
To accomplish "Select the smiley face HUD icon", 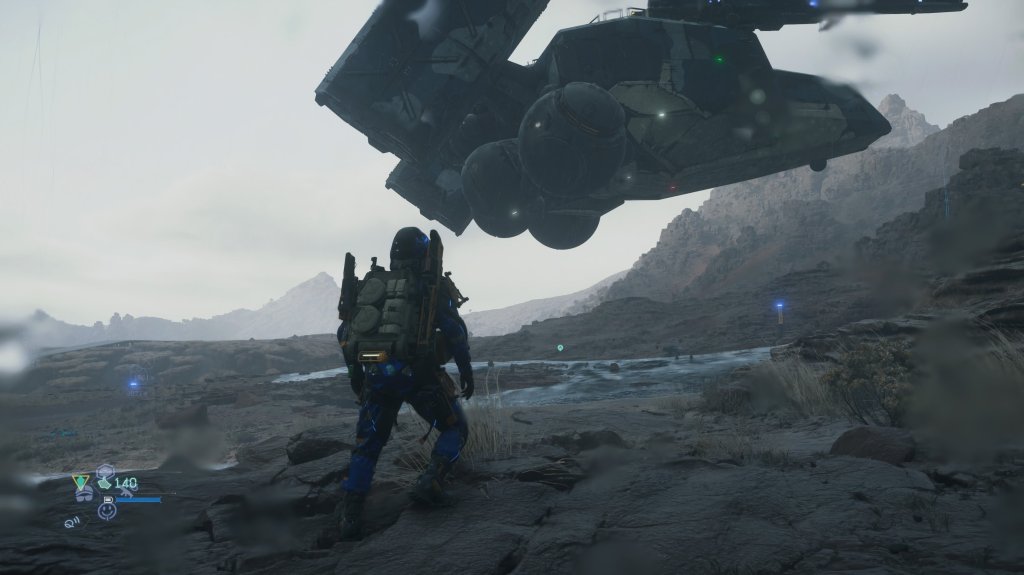I will 107,510.
